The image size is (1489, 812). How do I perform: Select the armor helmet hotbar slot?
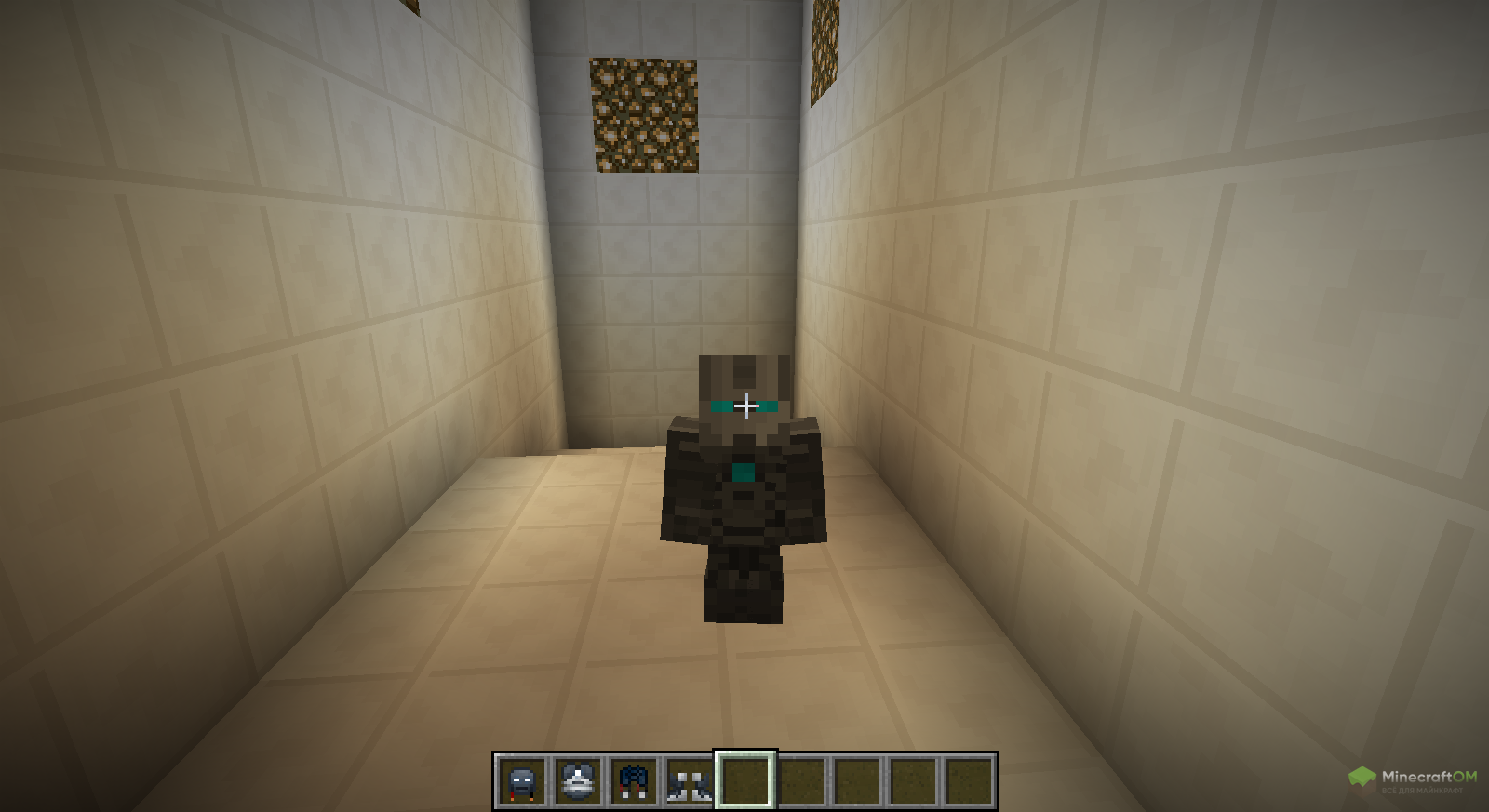point(522,781)
